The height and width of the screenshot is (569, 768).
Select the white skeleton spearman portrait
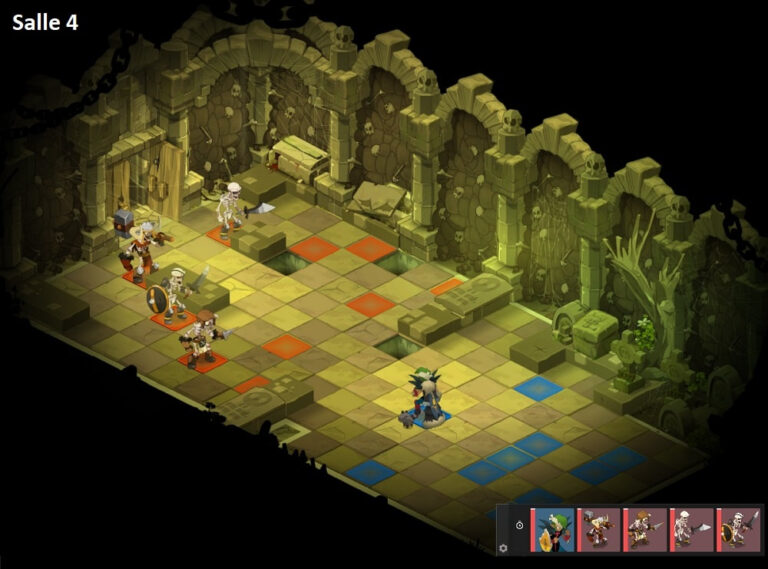[x=692, y=528]
